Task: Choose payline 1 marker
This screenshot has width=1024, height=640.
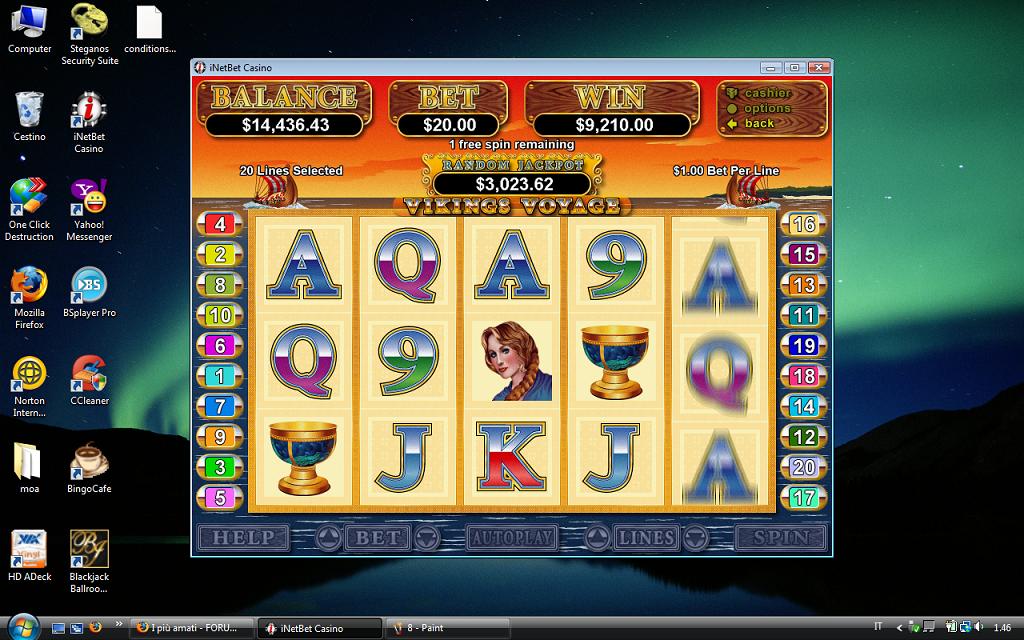Action: pos(220,376)
